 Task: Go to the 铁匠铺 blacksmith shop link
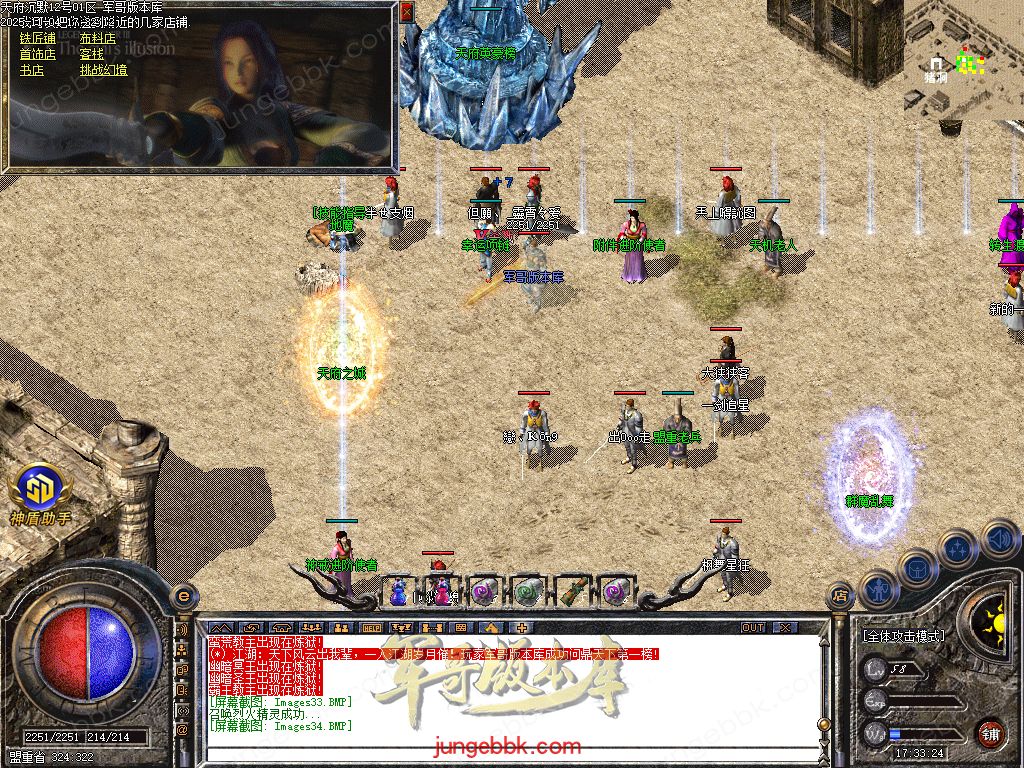tap(37, 39)
